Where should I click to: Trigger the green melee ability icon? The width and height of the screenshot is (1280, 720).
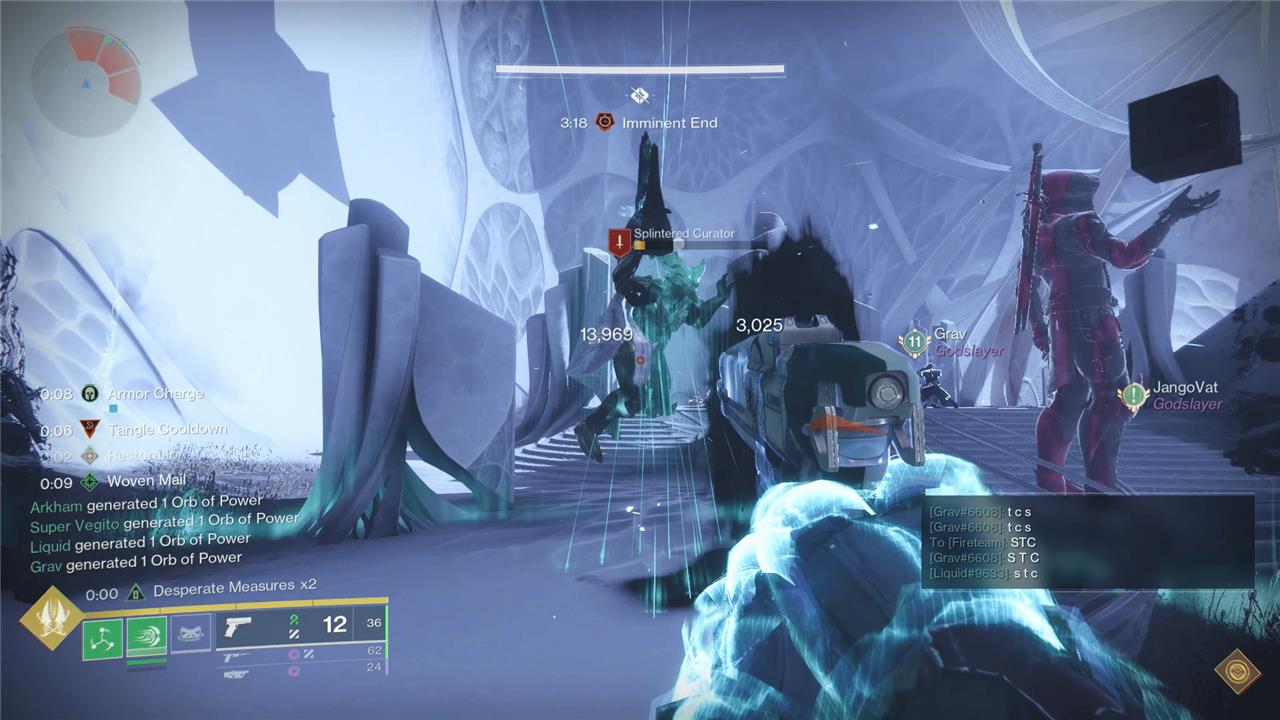point(147,637)
